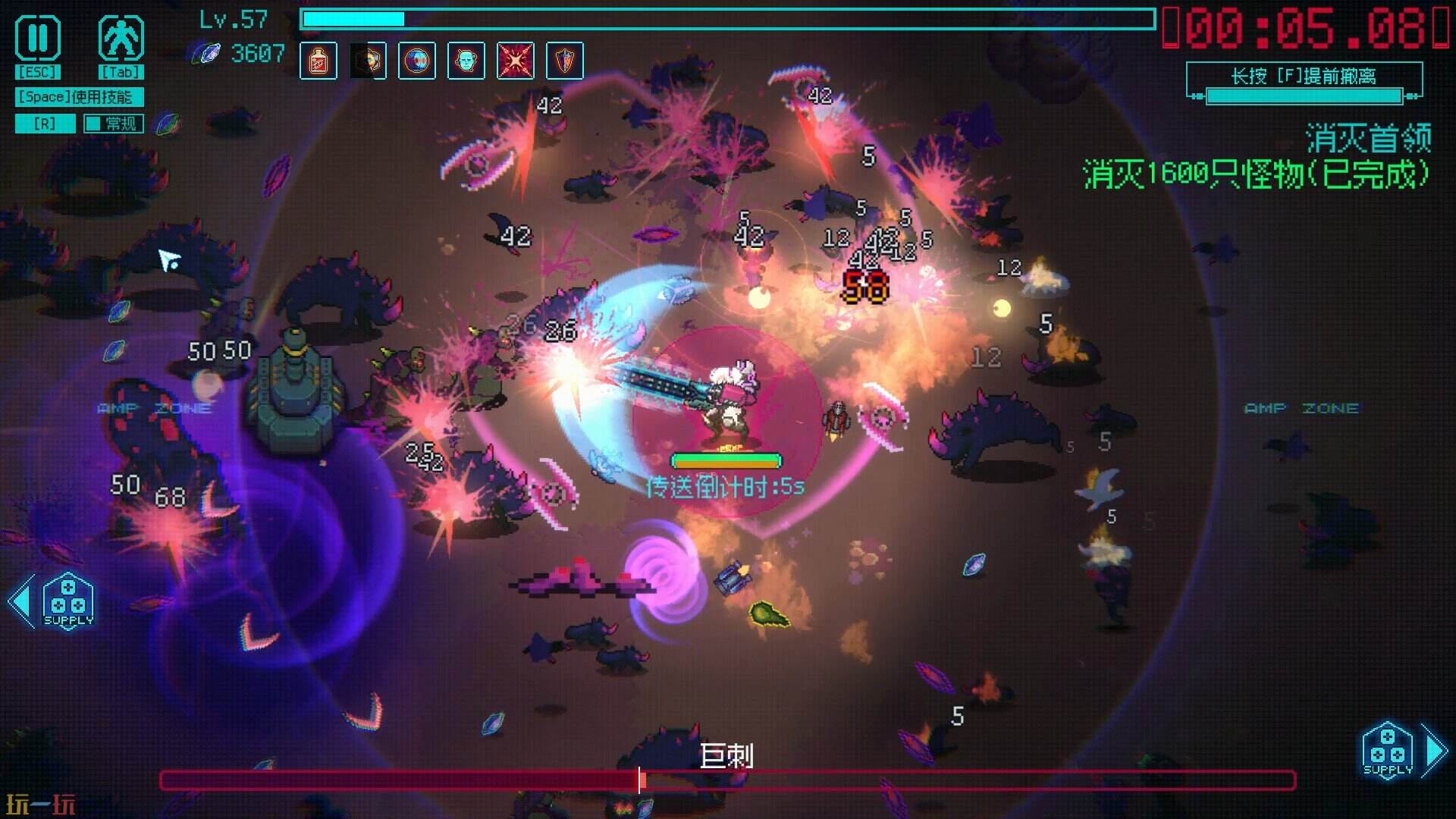Open the left SUPPLY indicator

point(68,602)
